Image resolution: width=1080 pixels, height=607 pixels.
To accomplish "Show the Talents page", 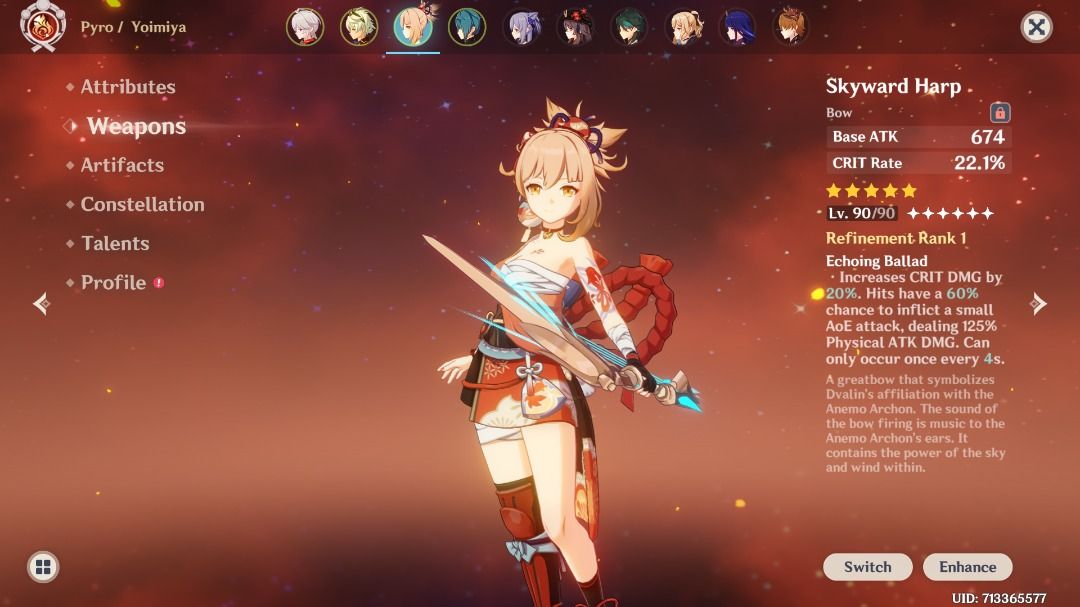I will coord(114,243).
